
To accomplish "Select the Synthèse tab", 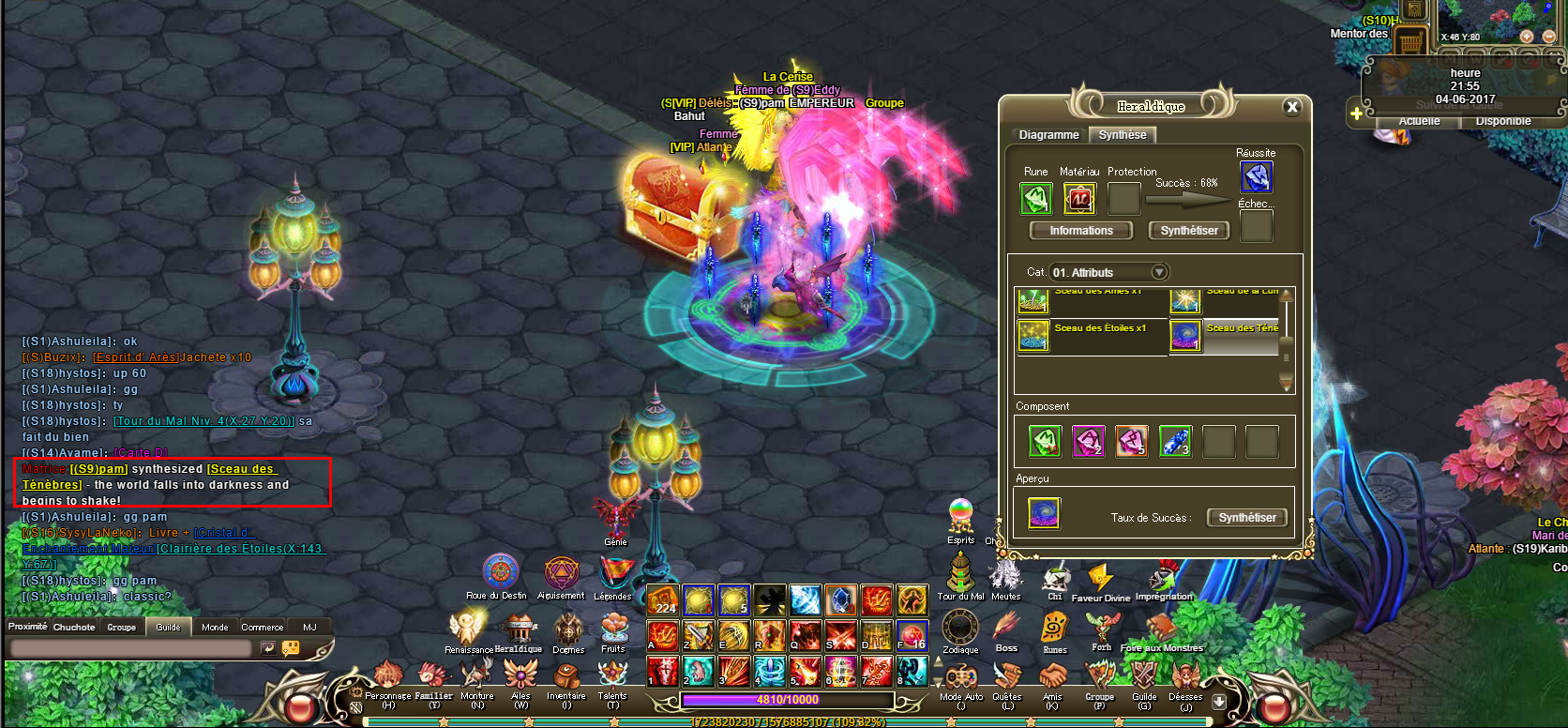I will pyautogui.click(x=1123, y=135).
